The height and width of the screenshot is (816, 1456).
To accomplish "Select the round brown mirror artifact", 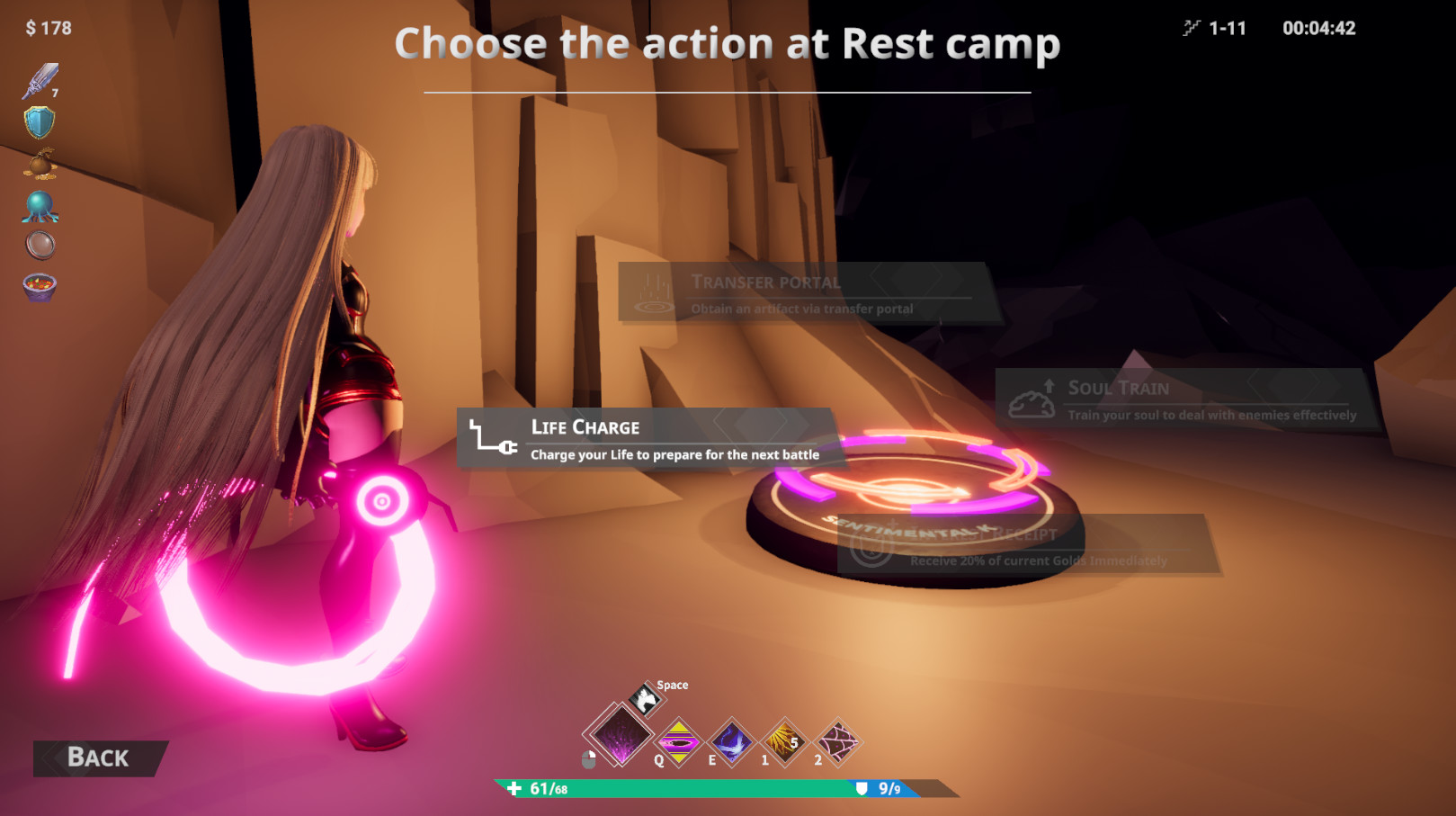I will click(40, 245).
